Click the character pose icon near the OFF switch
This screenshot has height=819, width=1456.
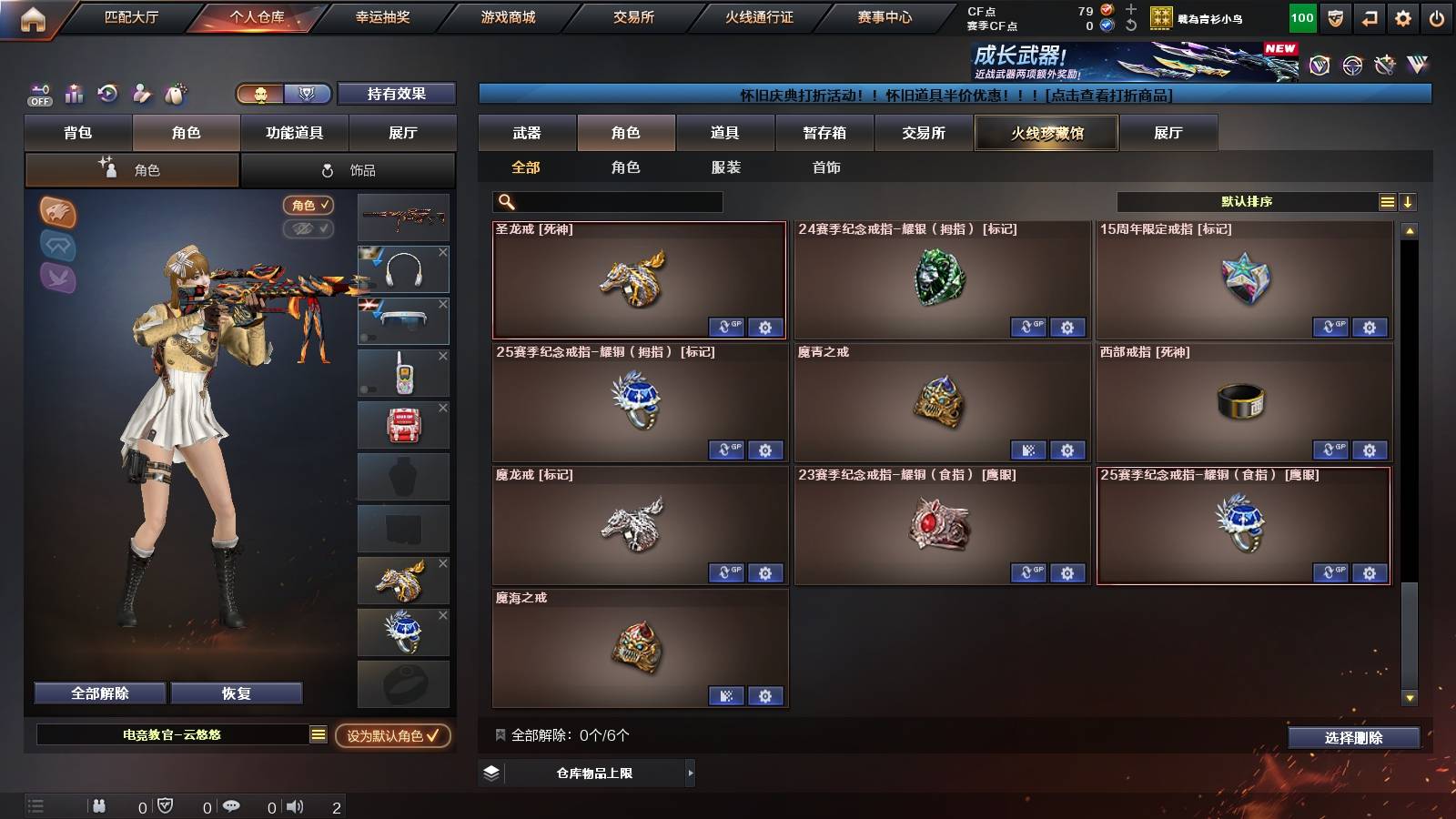(143, 94)
